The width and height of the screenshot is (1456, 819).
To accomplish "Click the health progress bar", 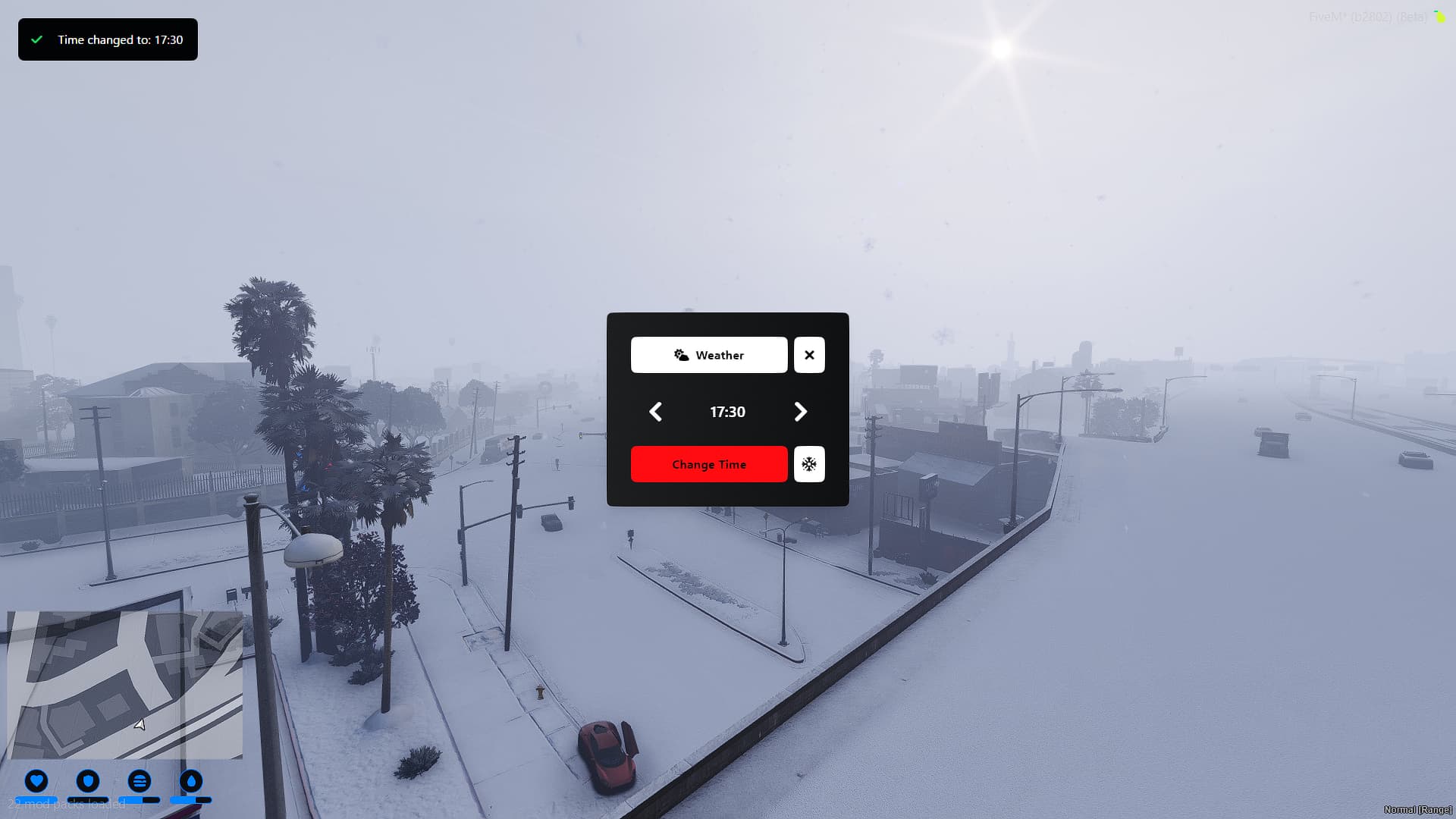I will click(36, 801).
